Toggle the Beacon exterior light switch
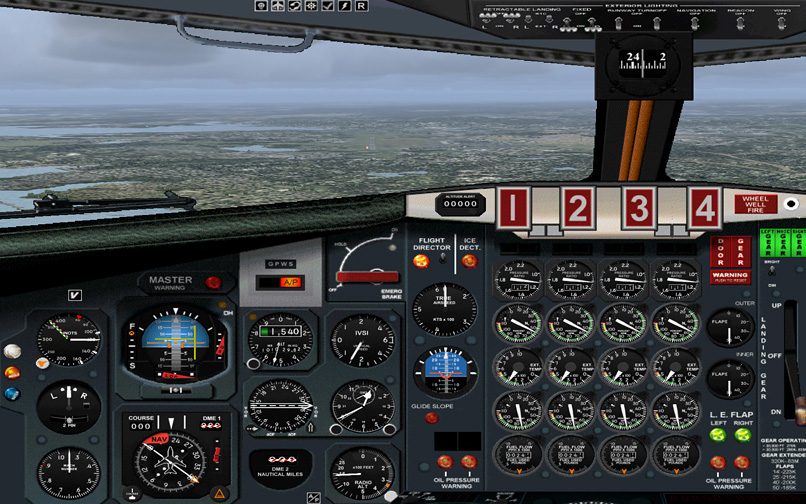 [x=742, y=25]
